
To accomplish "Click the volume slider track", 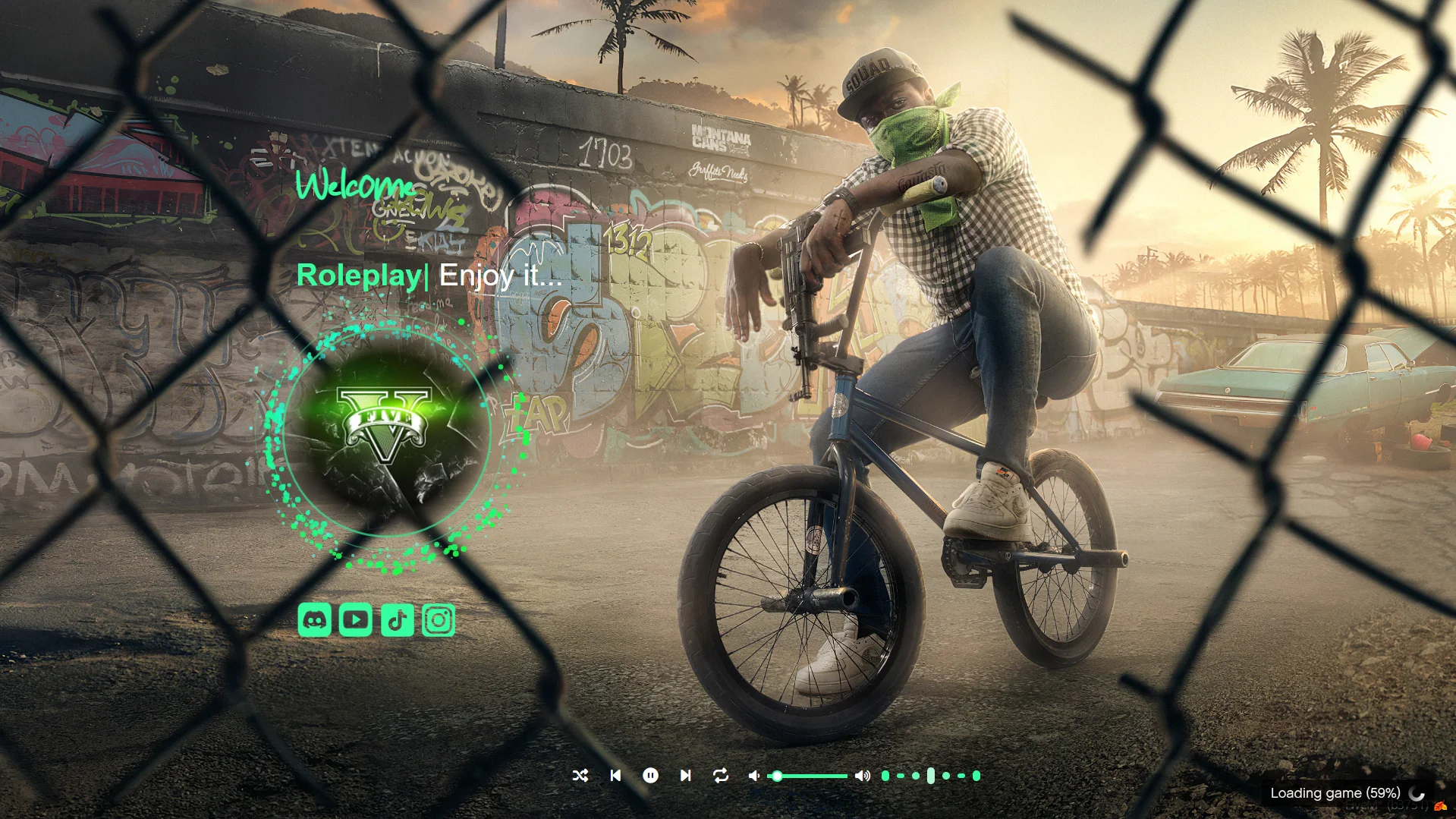I will point(810,776).
